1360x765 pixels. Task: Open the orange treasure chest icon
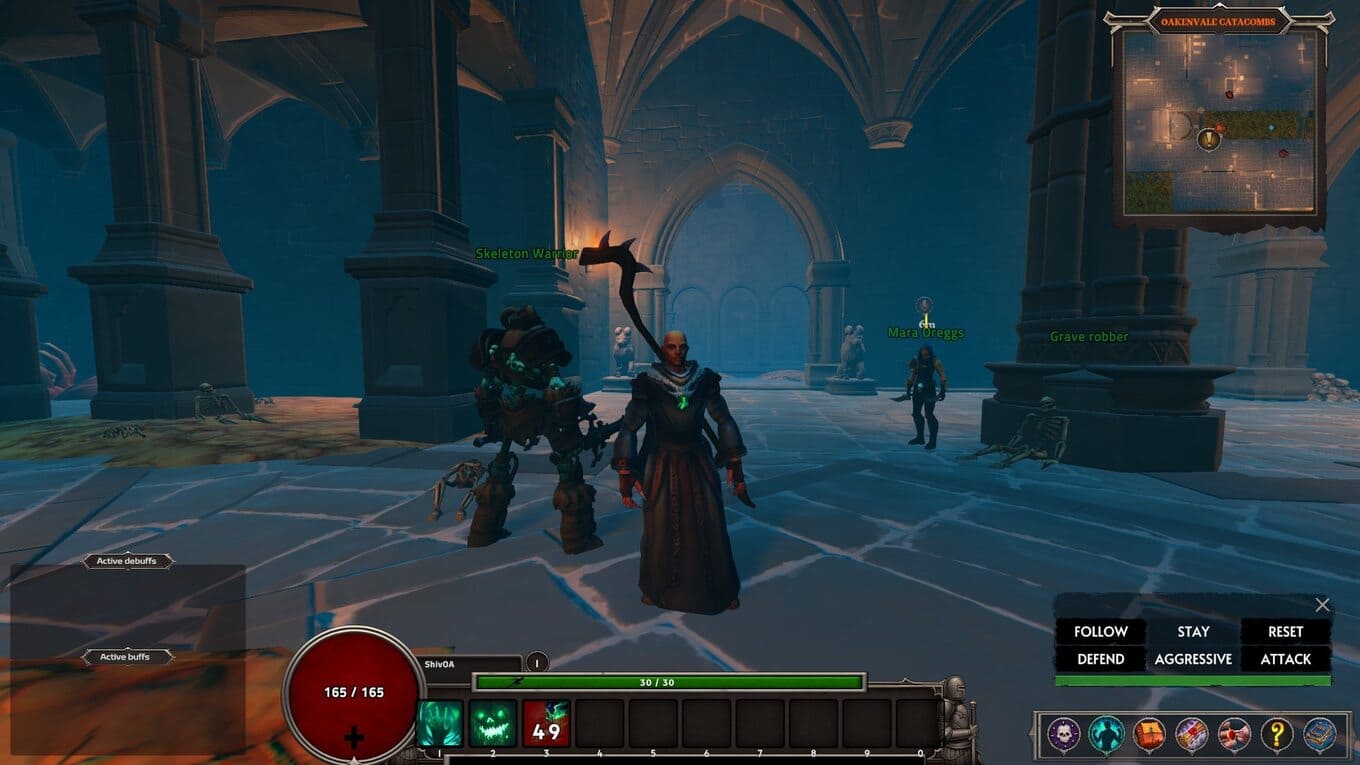tap(1148, 735)
